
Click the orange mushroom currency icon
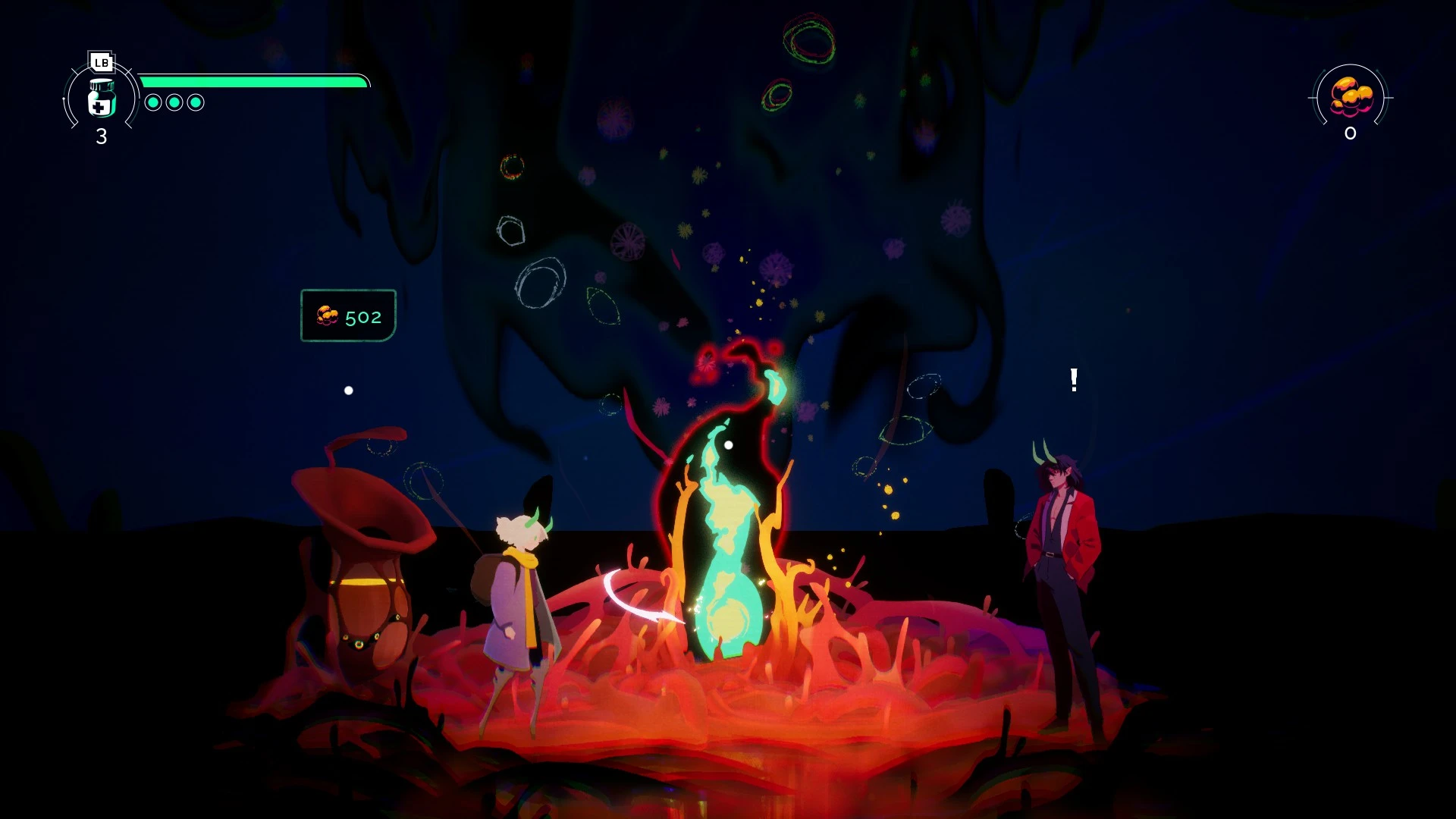[1351, 97]
